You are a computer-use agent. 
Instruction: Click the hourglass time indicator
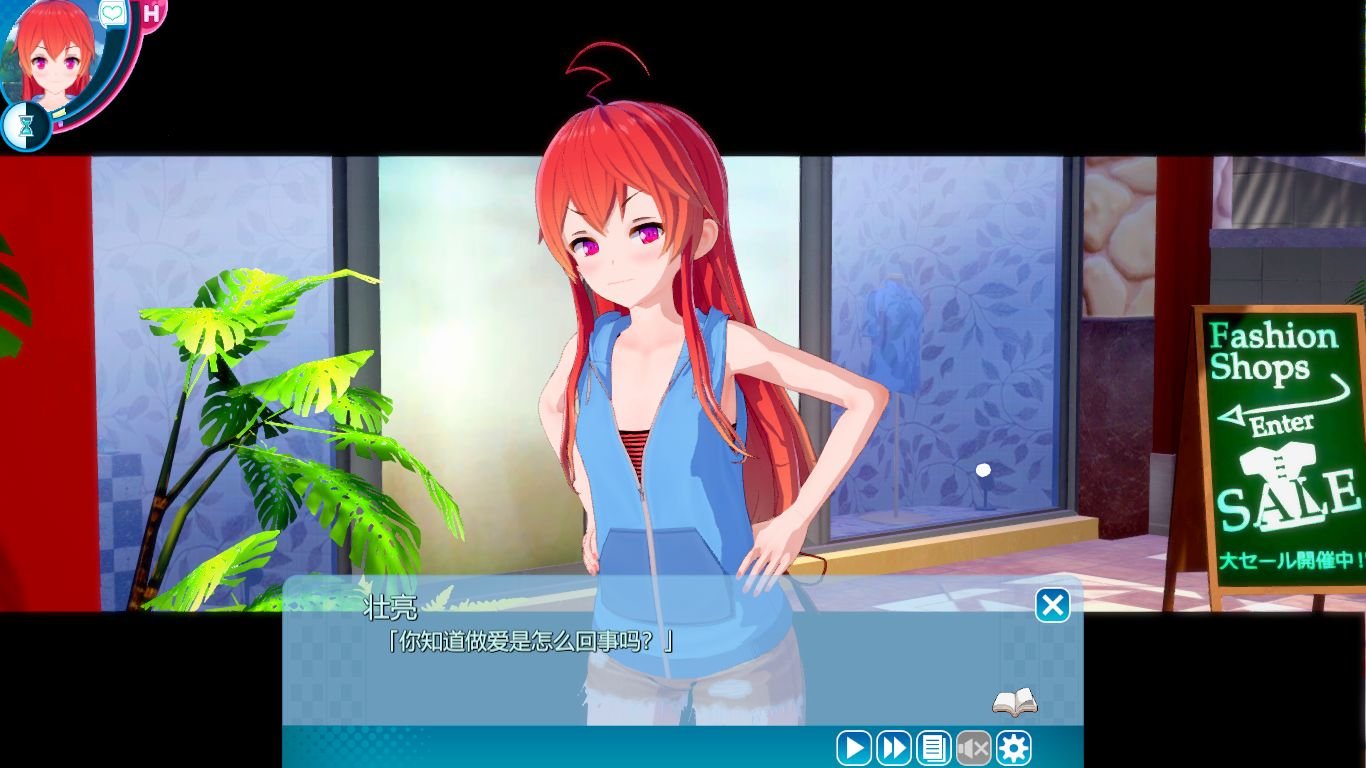[x=26, y=123]
